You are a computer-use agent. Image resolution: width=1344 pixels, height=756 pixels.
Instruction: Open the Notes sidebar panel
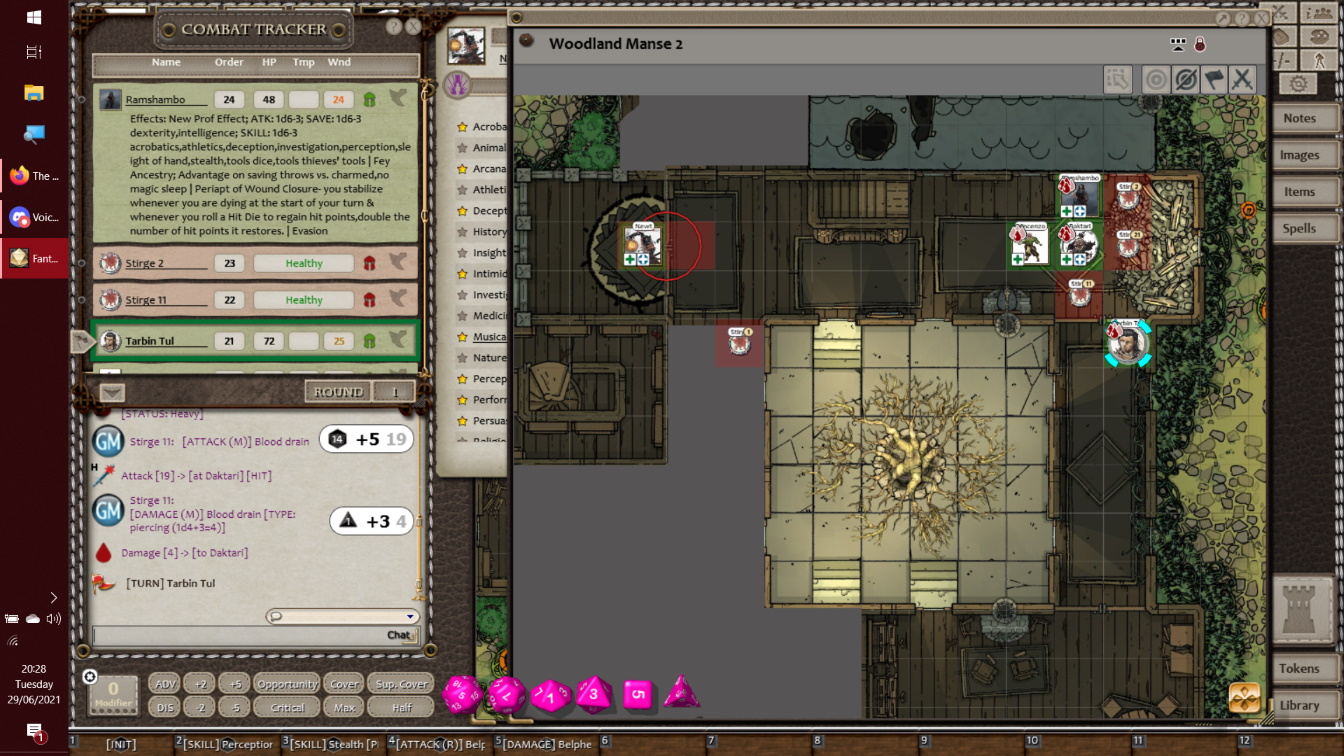[1299, 118]
